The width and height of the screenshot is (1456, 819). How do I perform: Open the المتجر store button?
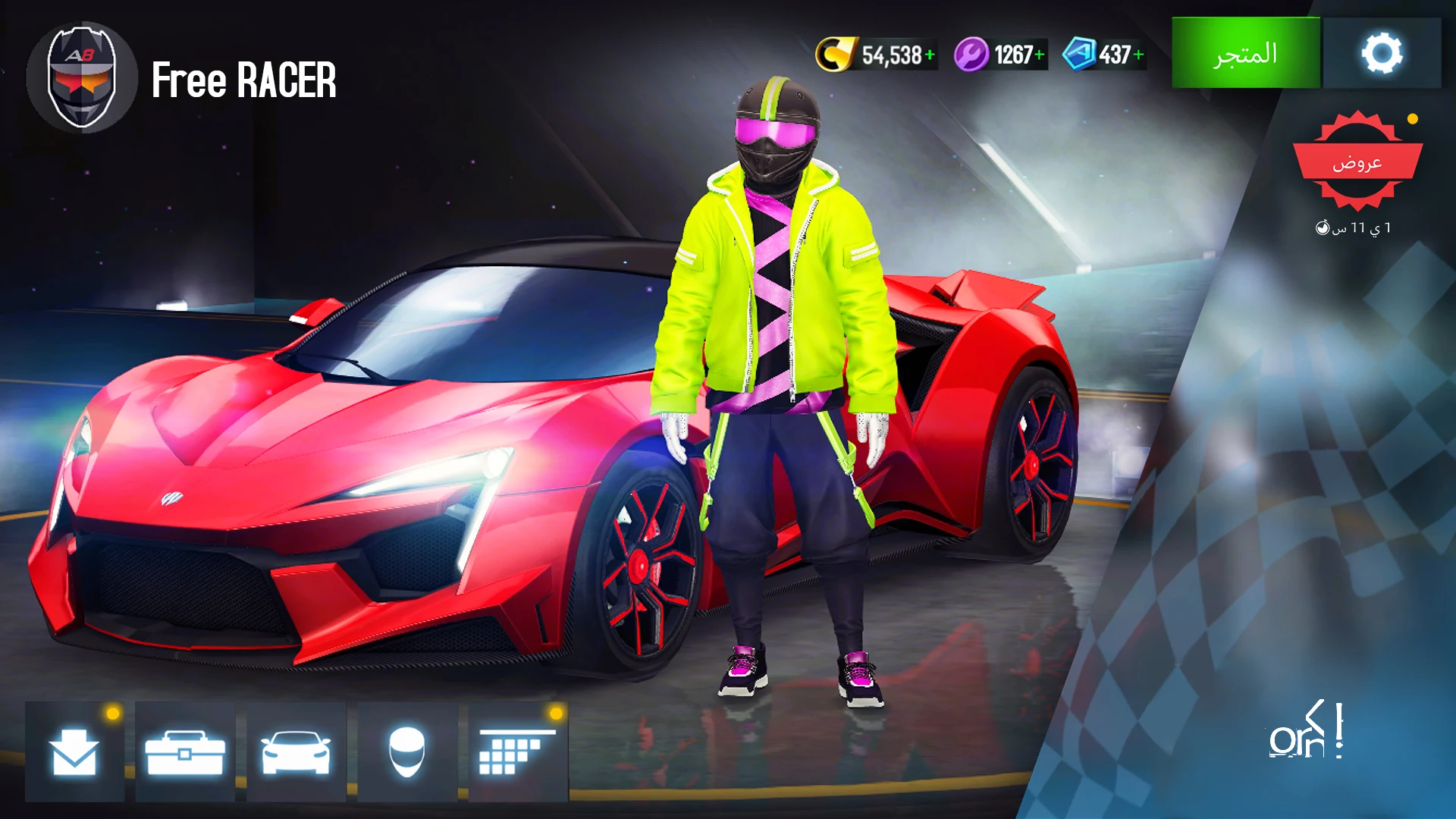point(1246,54)
